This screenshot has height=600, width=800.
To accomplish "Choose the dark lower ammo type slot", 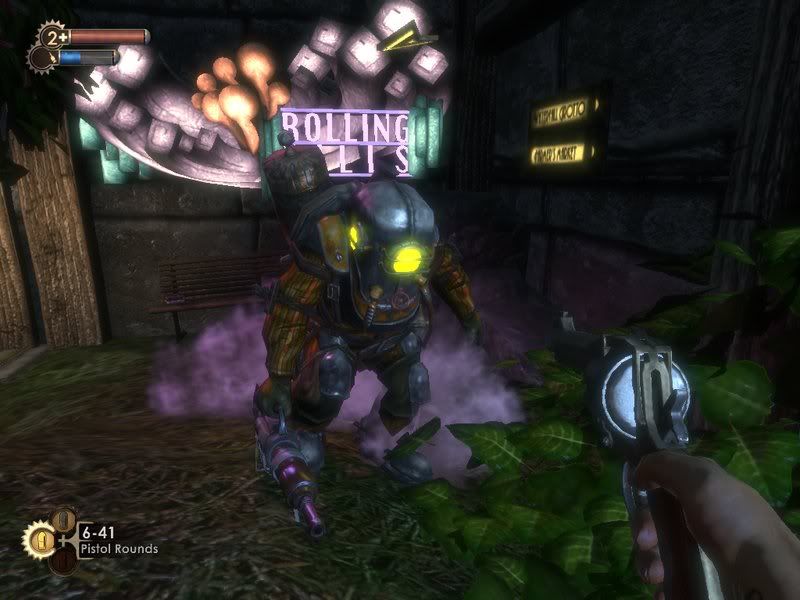I will [64, 561].
